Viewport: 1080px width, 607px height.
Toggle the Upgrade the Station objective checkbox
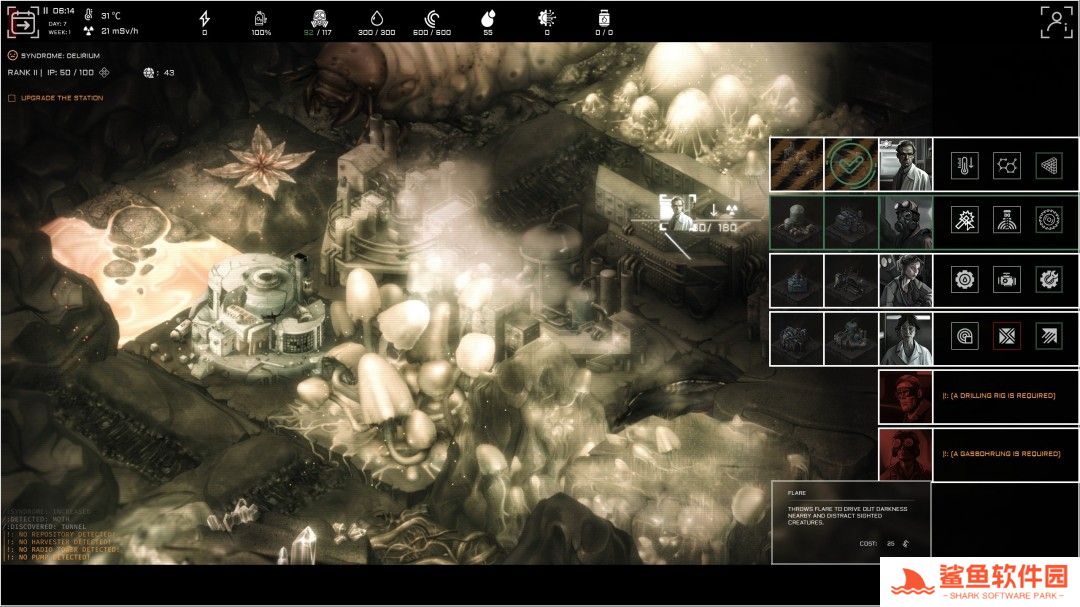[12, 98]
